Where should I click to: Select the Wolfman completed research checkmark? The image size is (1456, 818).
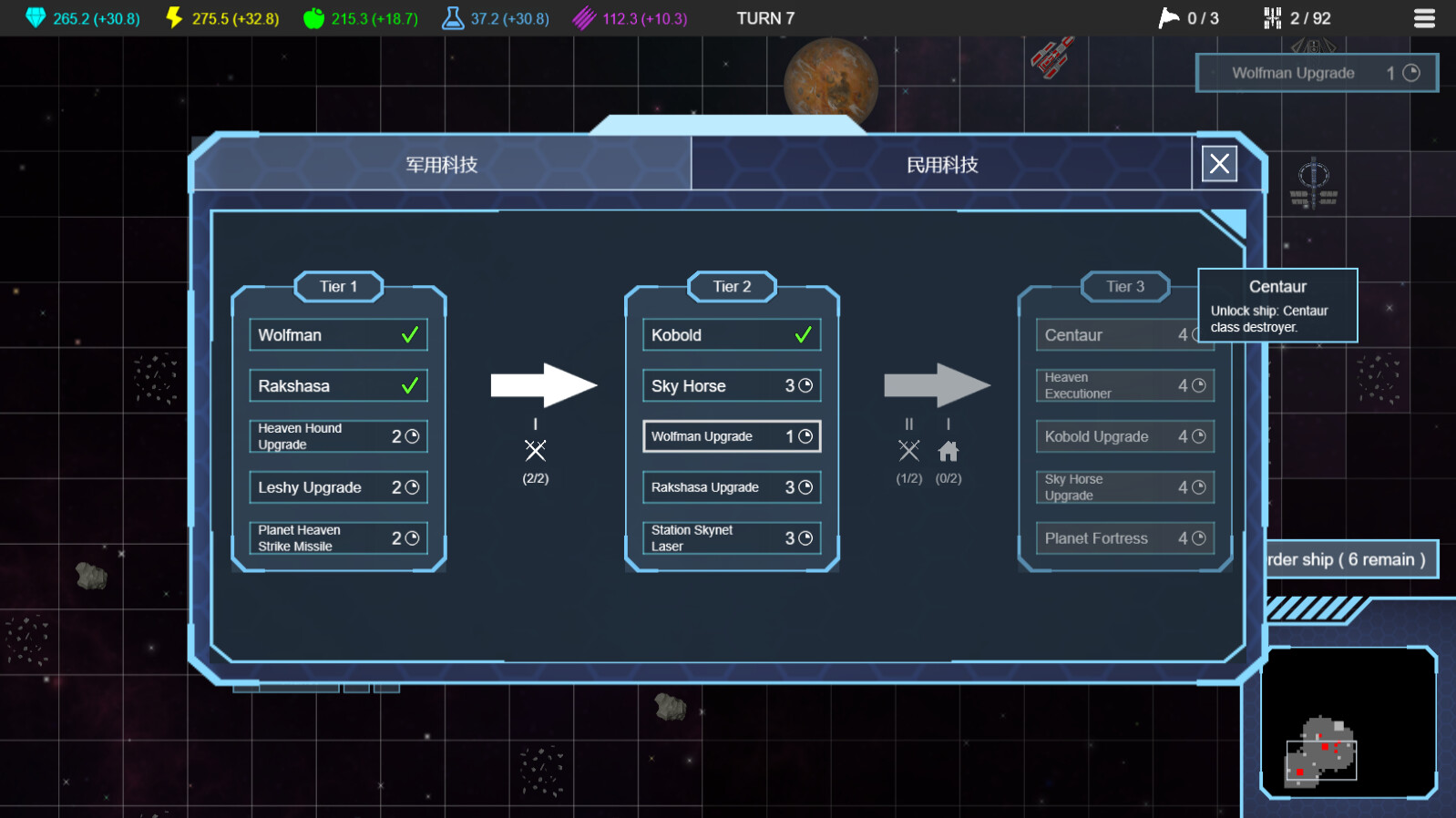coord(412,334)
